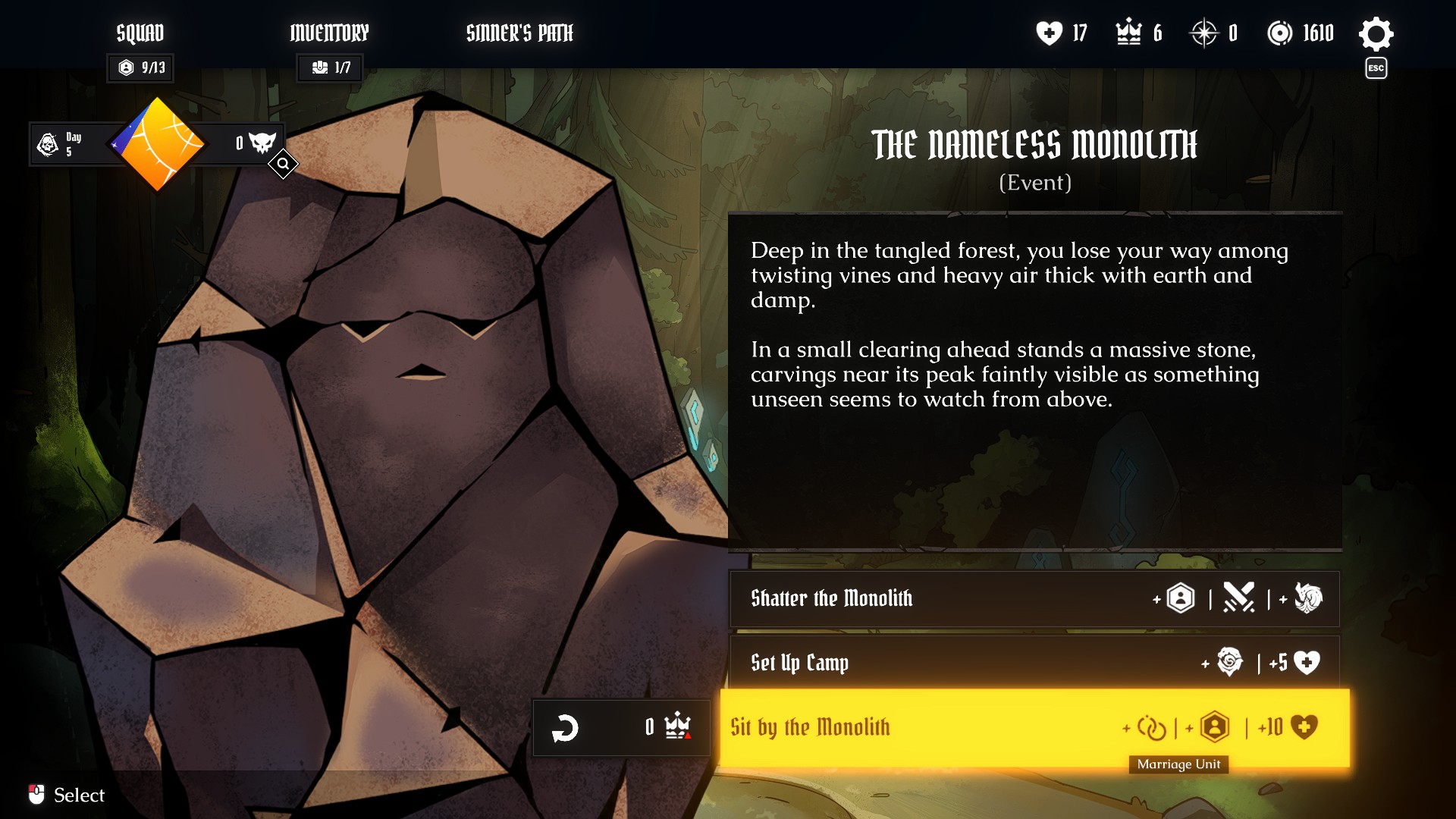Expand the squad capacity badge showing 9/13
This screenshot has width=1456, height=819.
(140, 67)
